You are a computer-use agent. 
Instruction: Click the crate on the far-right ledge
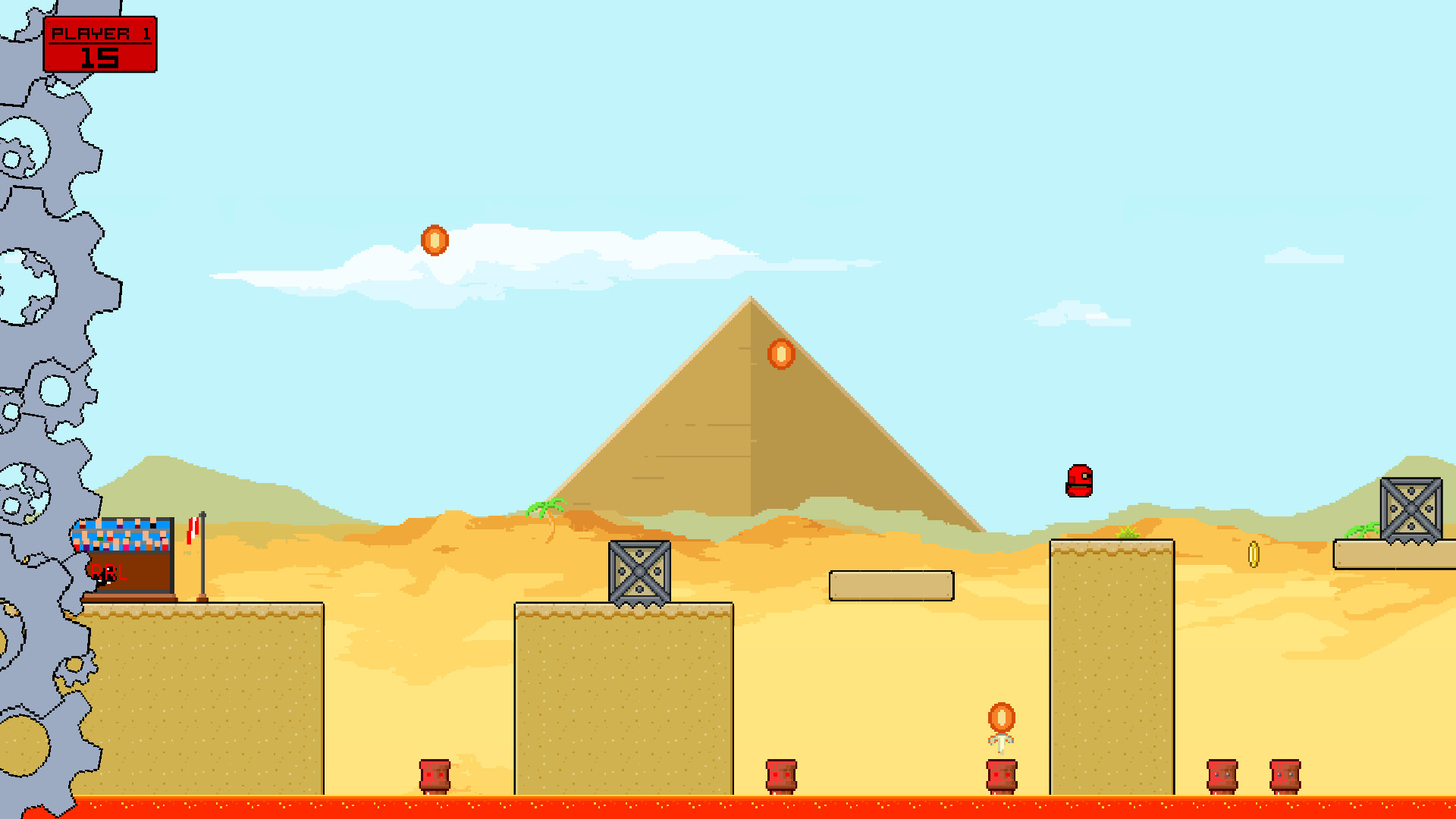pyautogui.click(x=1411, y=507)
